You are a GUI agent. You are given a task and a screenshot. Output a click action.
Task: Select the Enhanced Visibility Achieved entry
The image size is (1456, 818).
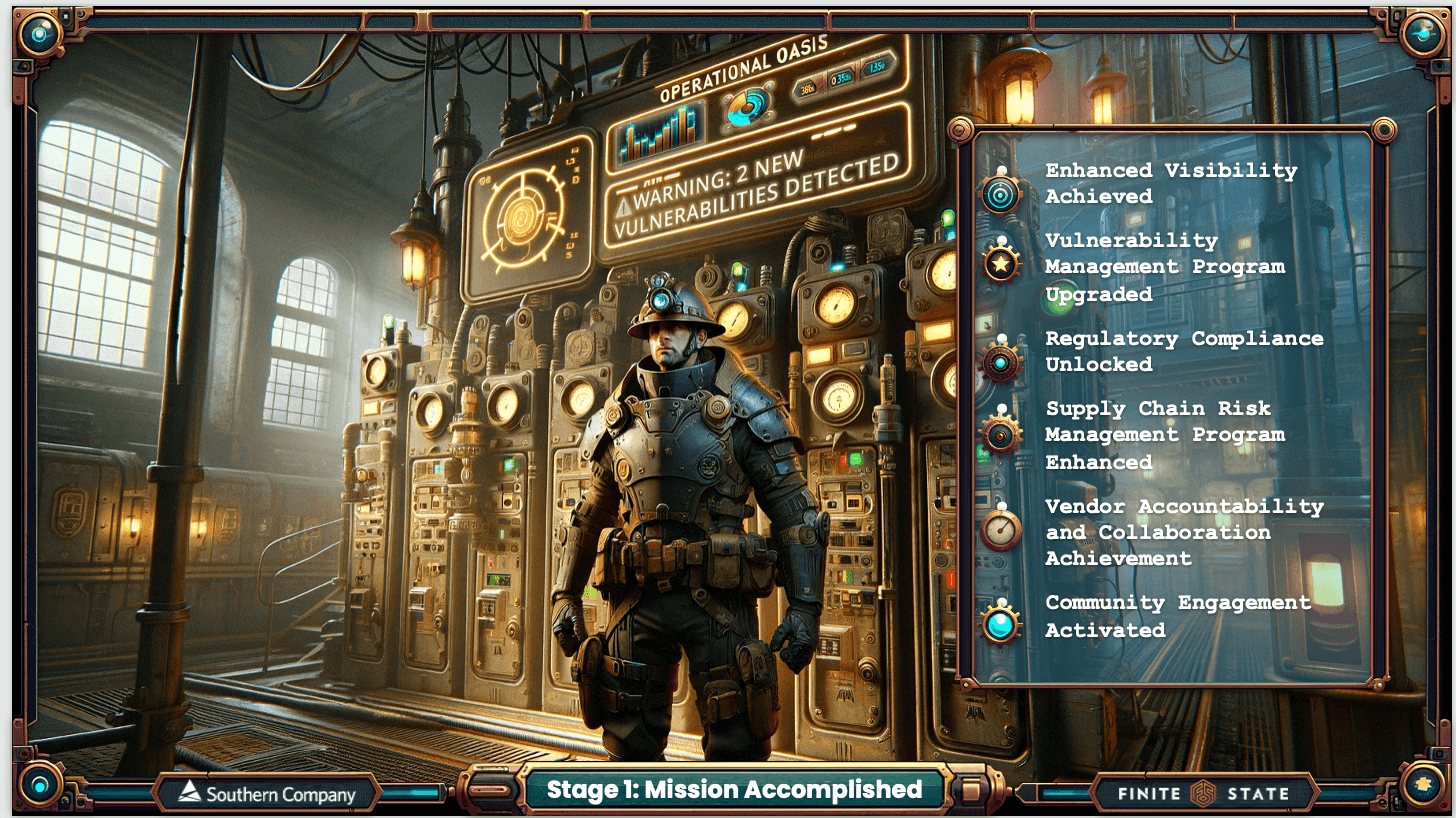tap(1170, 184)
